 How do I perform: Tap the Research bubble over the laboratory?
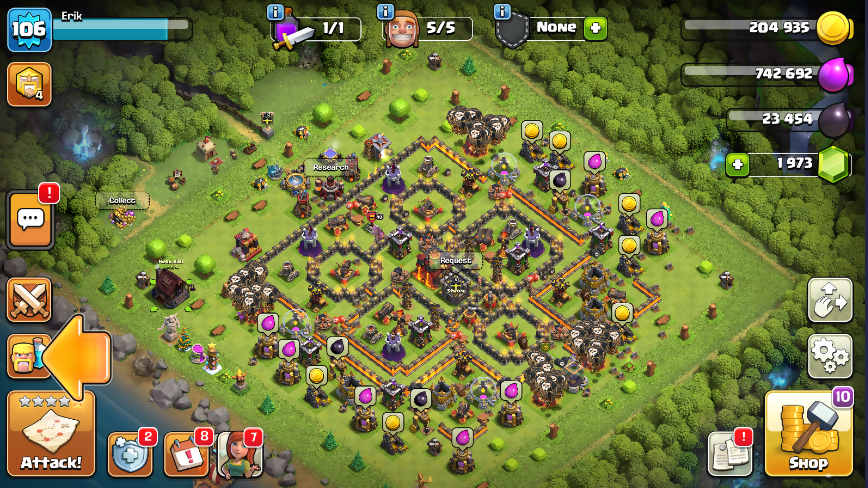pos(330,167)
